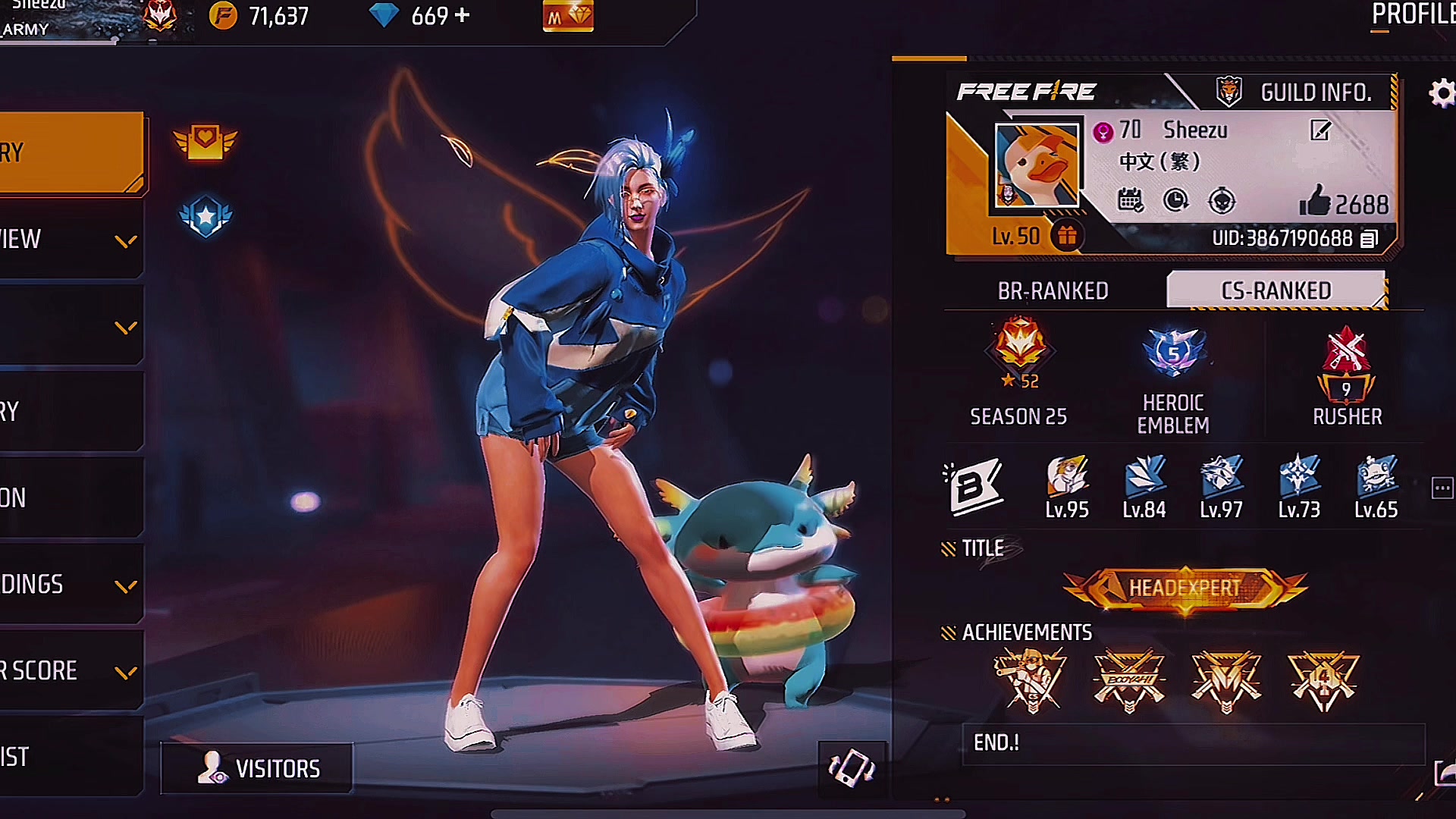This screenshot has height=819, width=1456.
Task: Click the duck avatar picture
Action: click(1037, 165)
